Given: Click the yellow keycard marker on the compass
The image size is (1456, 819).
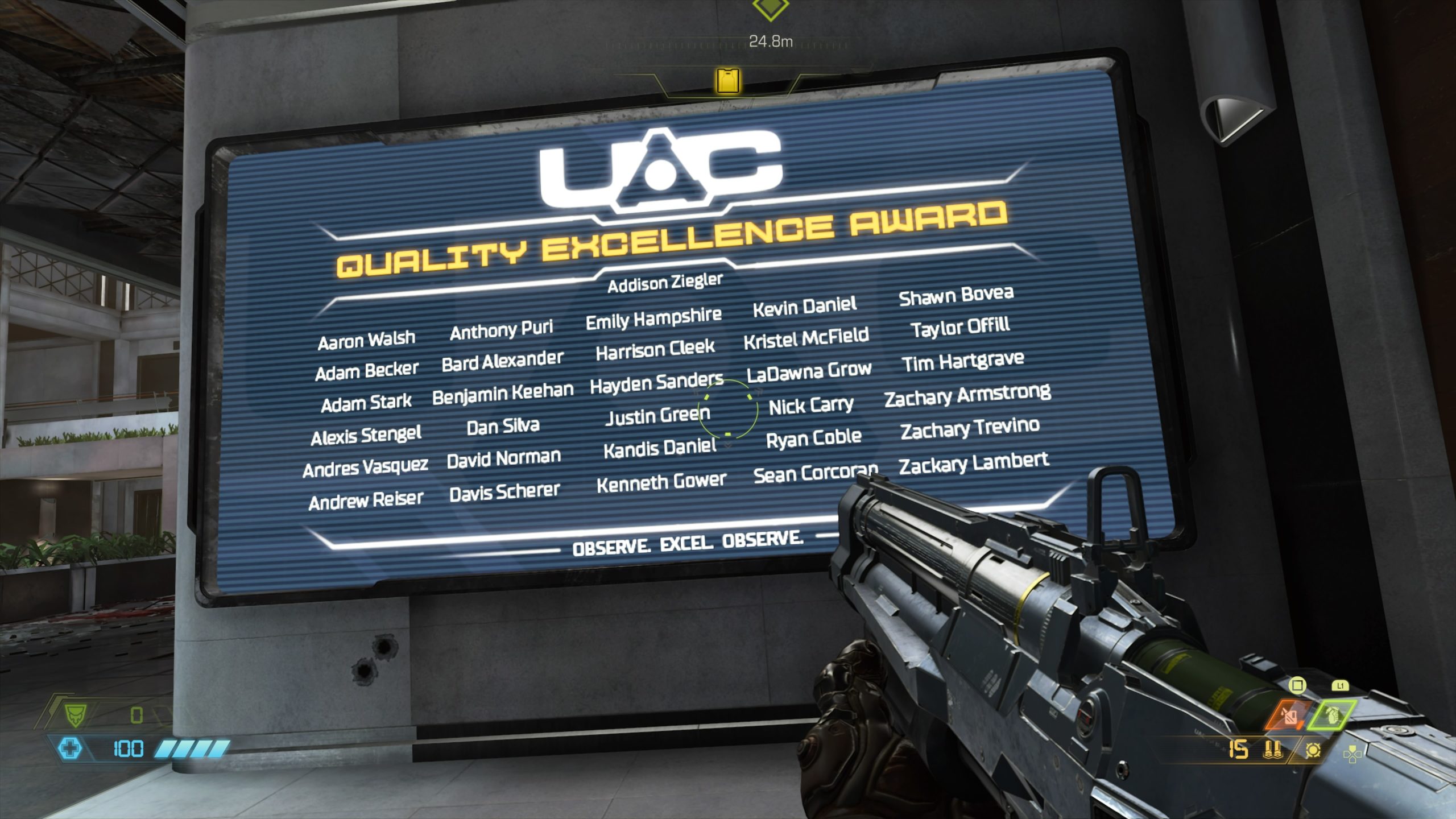Looking at the screenshot, I should click(x=728, y=80).
